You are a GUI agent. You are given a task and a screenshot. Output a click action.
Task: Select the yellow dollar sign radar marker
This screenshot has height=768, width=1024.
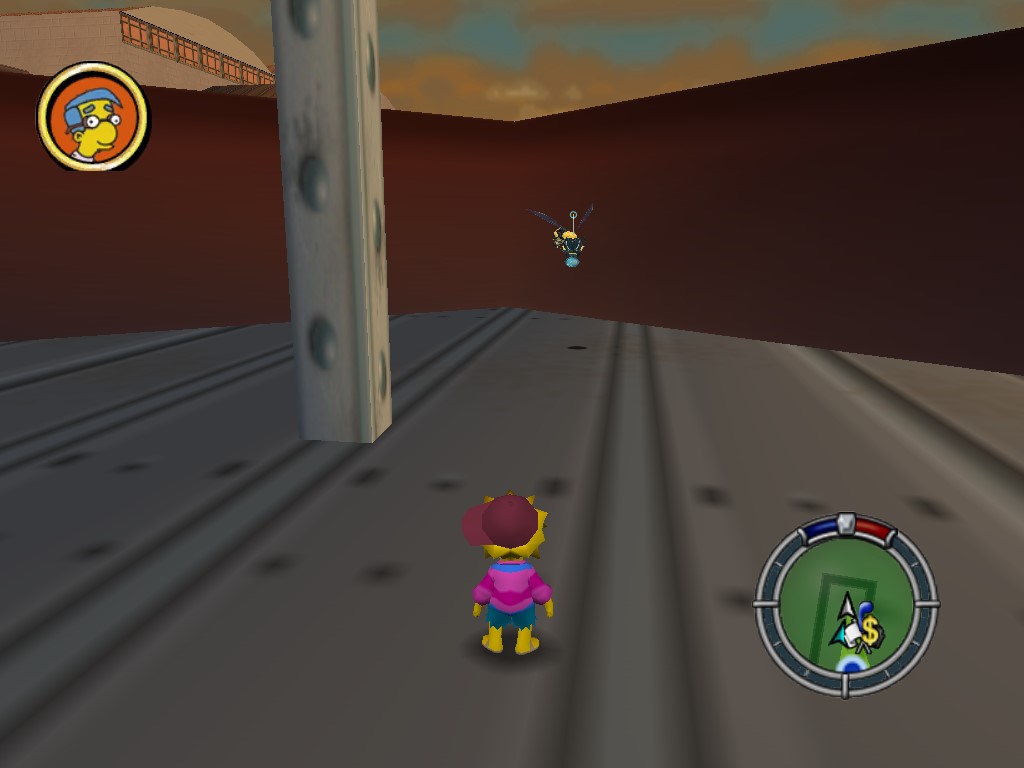870,631
